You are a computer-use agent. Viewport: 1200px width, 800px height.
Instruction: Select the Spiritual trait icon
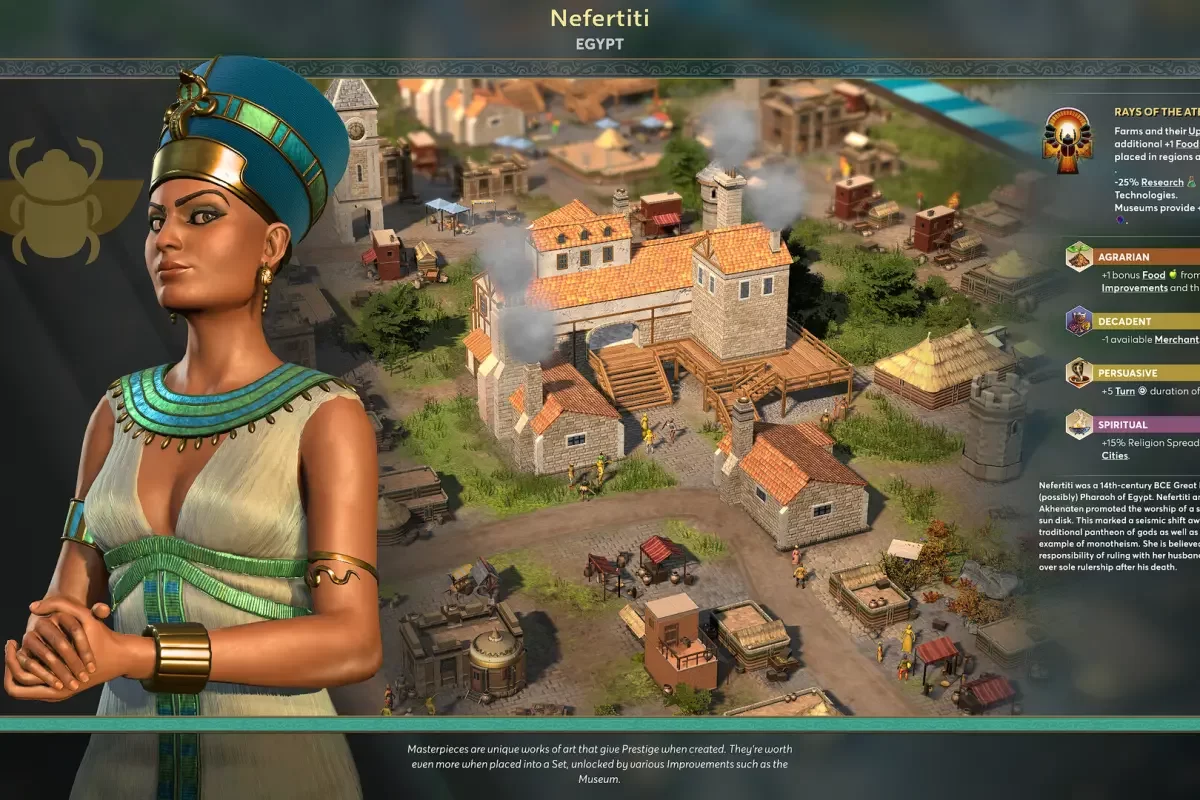point(1079,424)
